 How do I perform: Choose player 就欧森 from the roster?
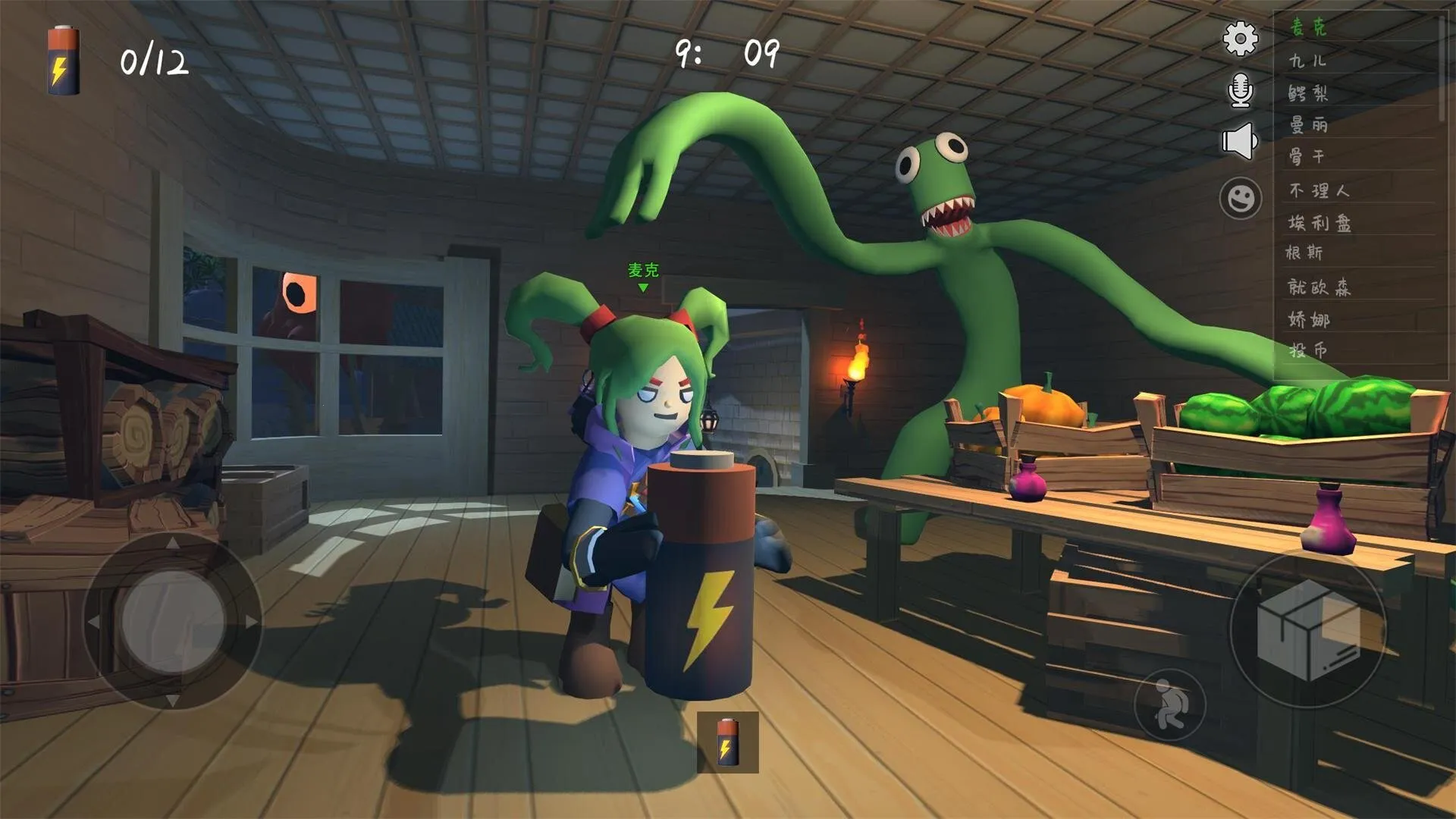(x=1319, y=287)
